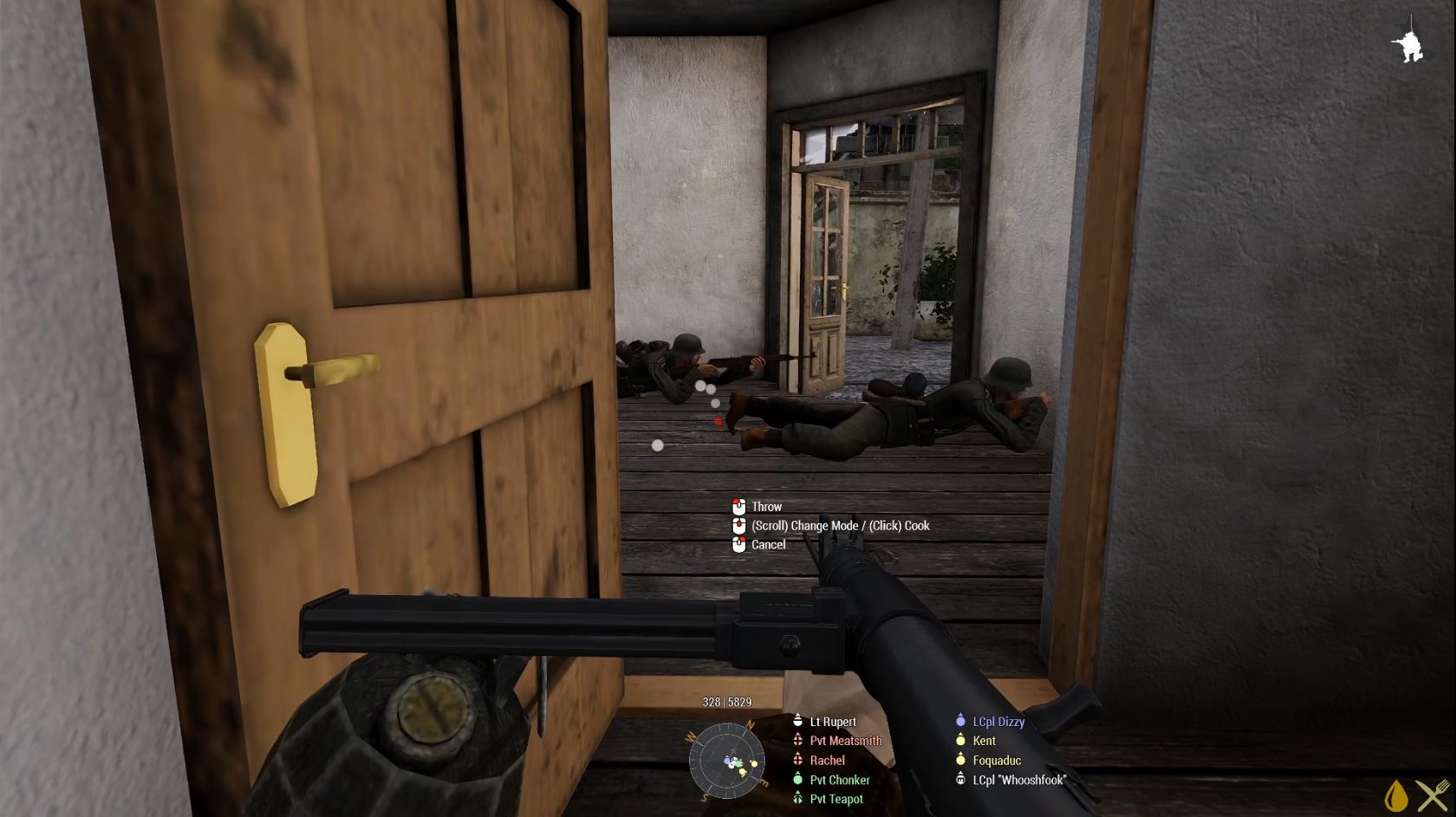
Task: Choose LCpl Dizzy in the squad list
Action: [998, 722]
